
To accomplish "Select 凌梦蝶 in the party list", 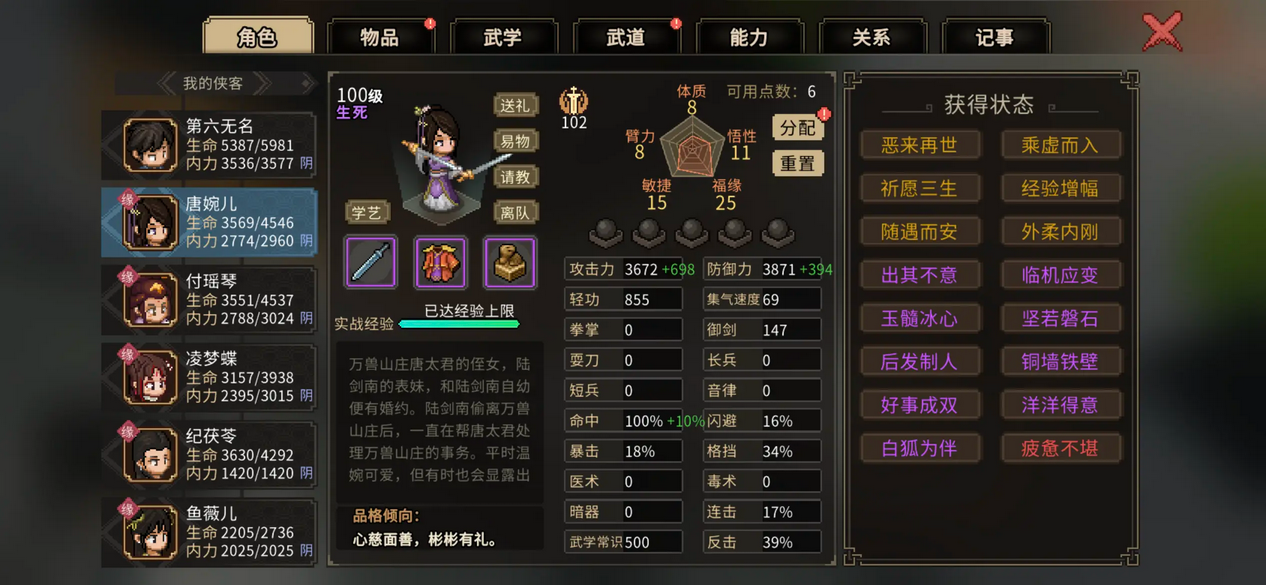I will [210, 376].
